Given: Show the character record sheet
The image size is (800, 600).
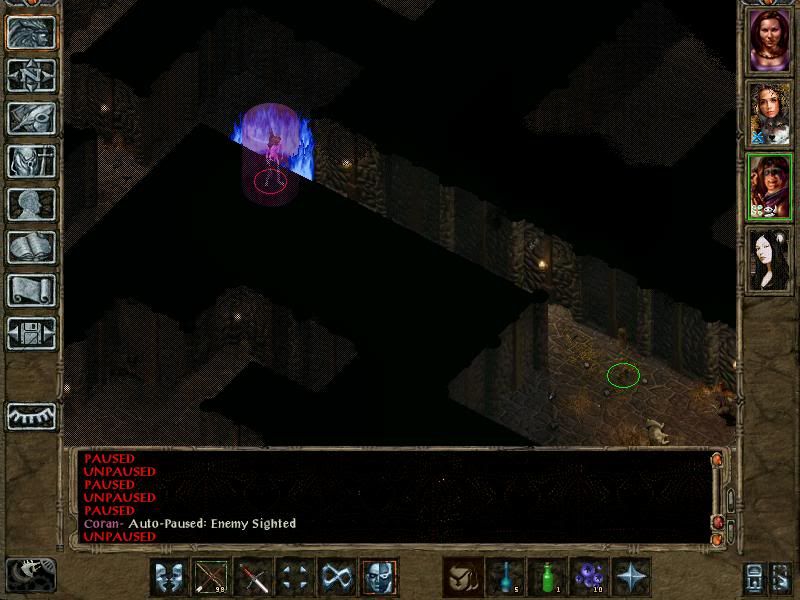Looking at the screenshot, I should click(x=31, y=204).
